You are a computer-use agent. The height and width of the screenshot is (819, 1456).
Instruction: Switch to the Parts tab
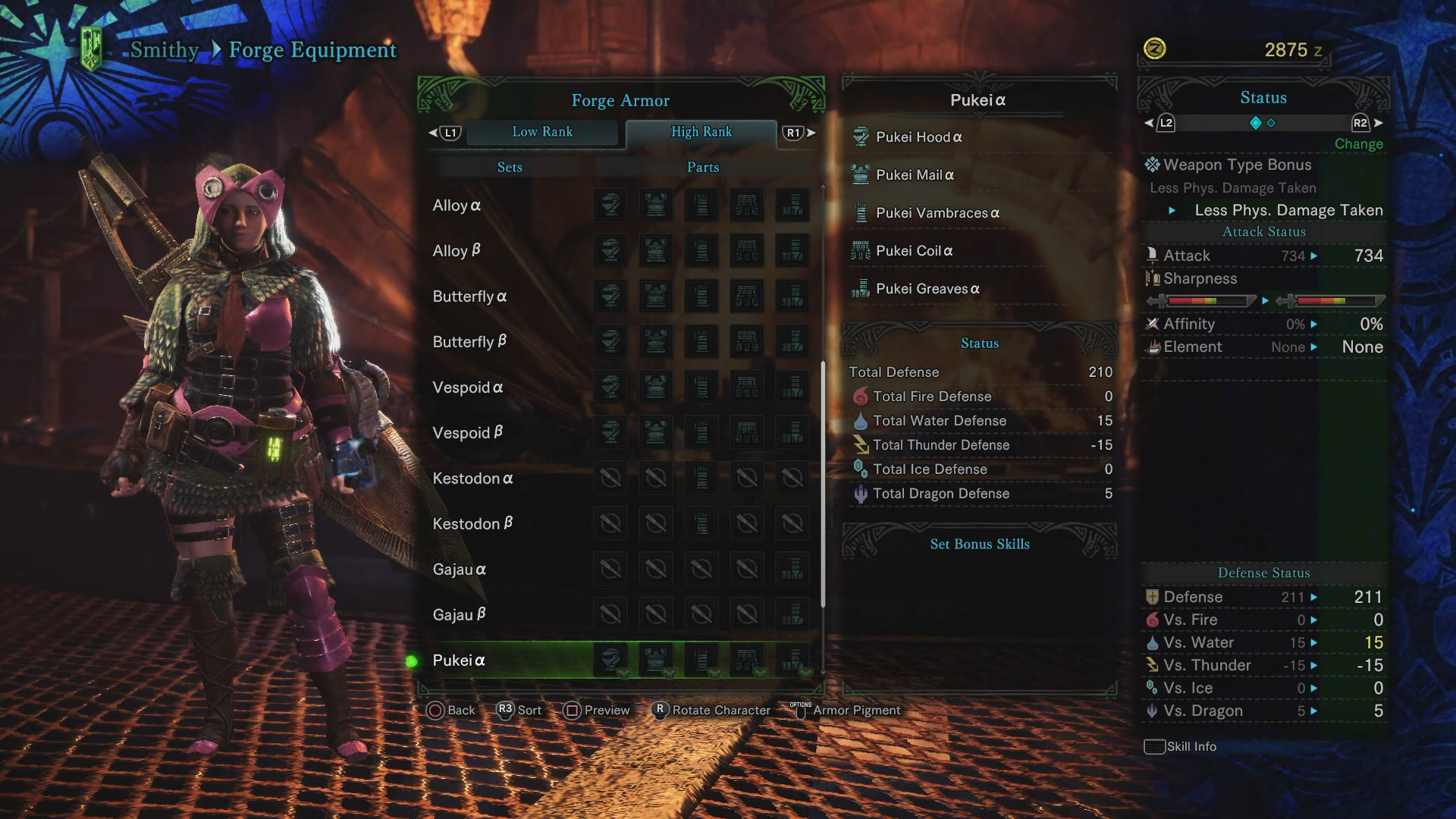(701, 167)
